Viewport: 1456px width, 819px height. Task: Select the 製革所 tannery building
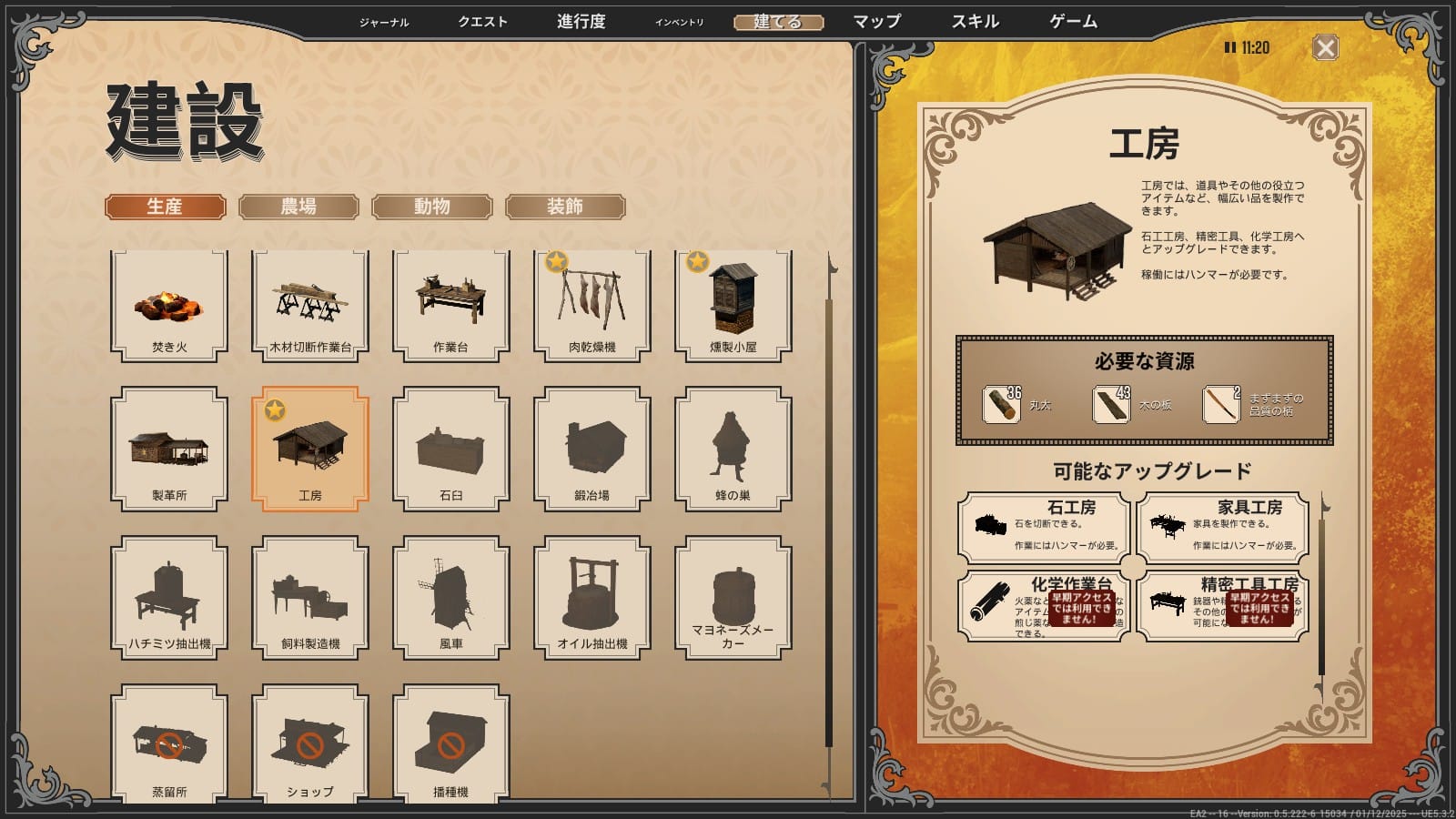pyautogui.click(x=169, y=449)
